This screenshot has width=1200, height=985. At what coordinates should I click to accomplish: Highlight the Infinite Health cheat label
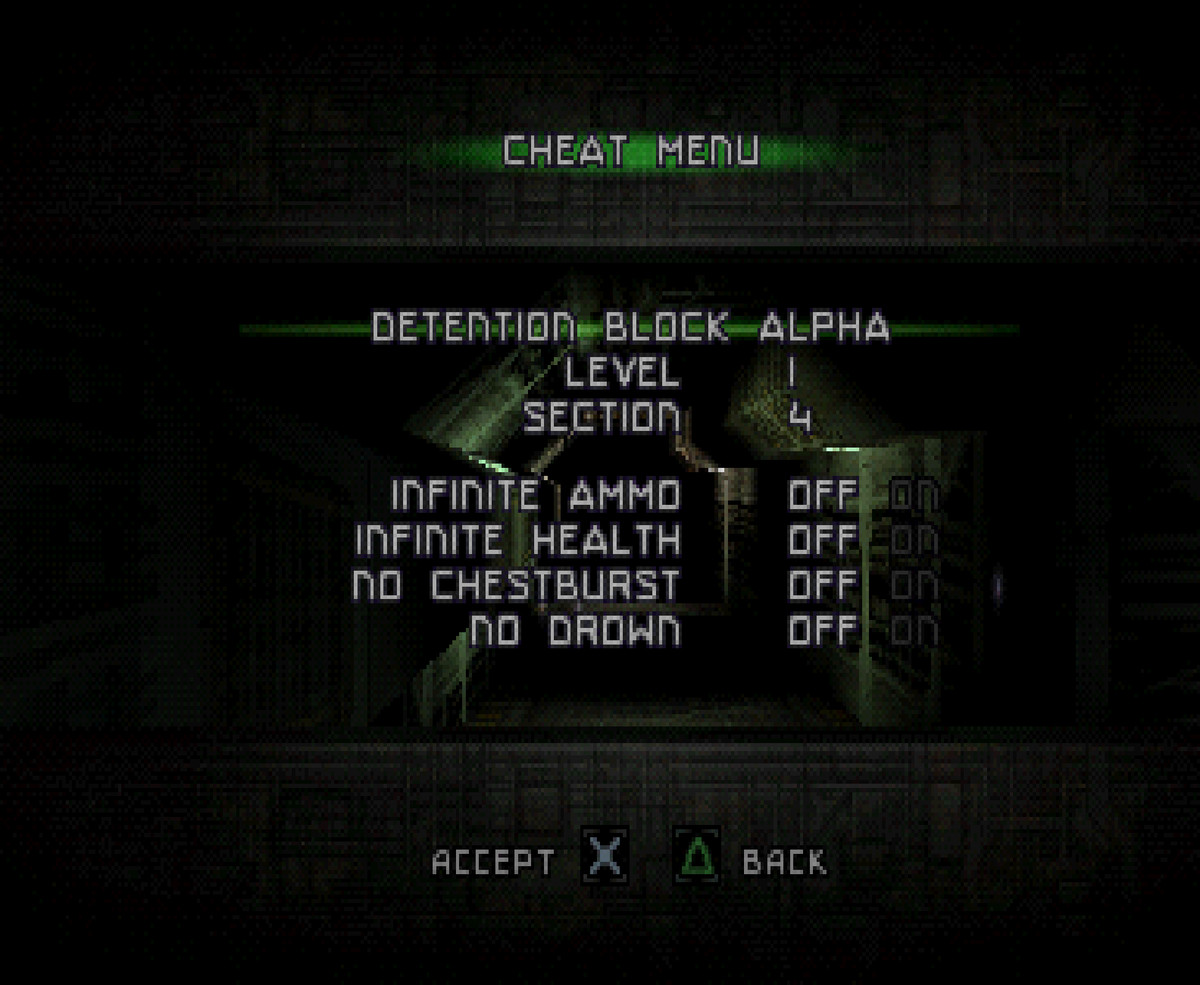(x=517, y=540)
